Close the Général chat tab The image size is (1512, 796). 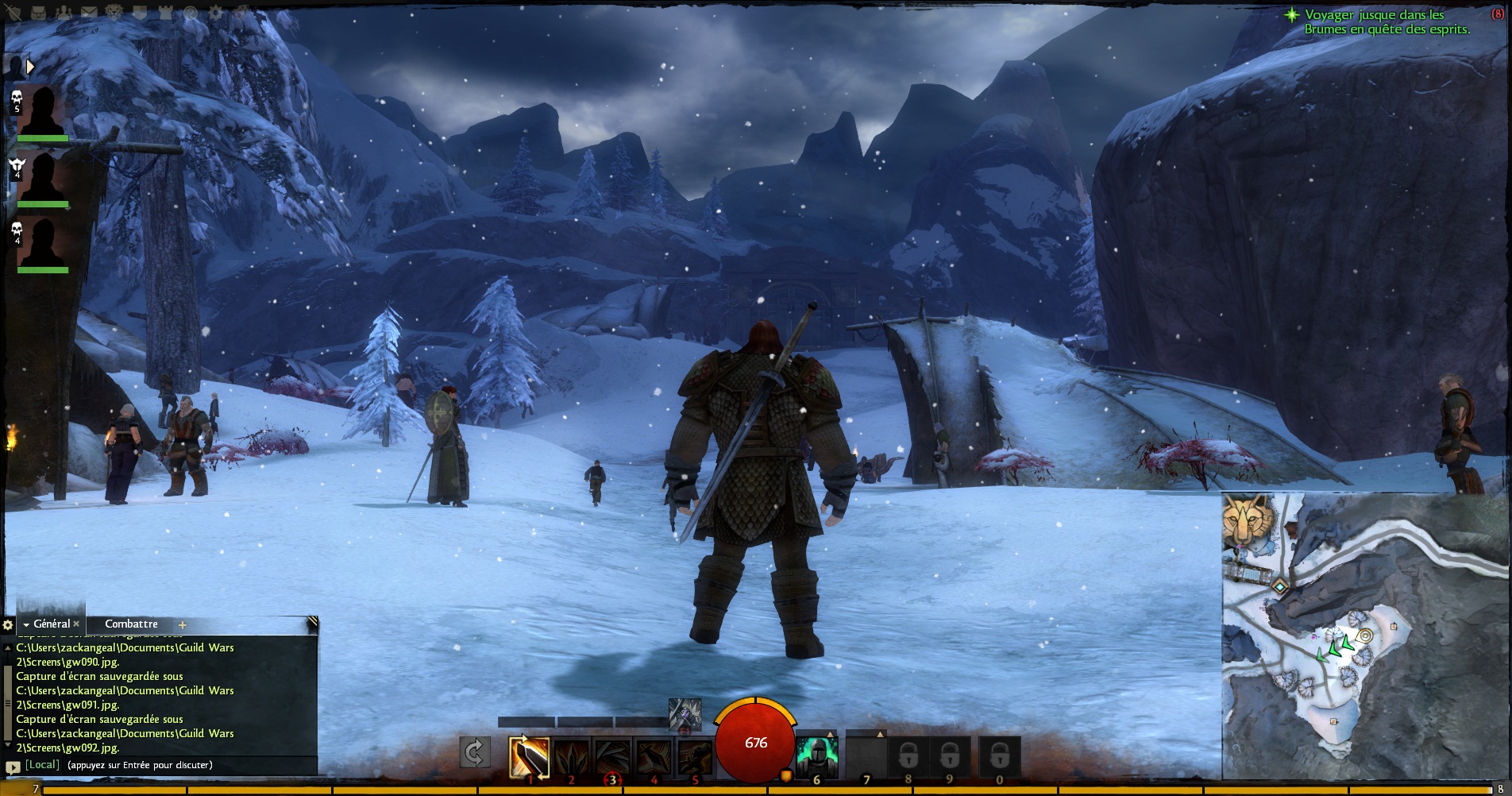point(76,624)
